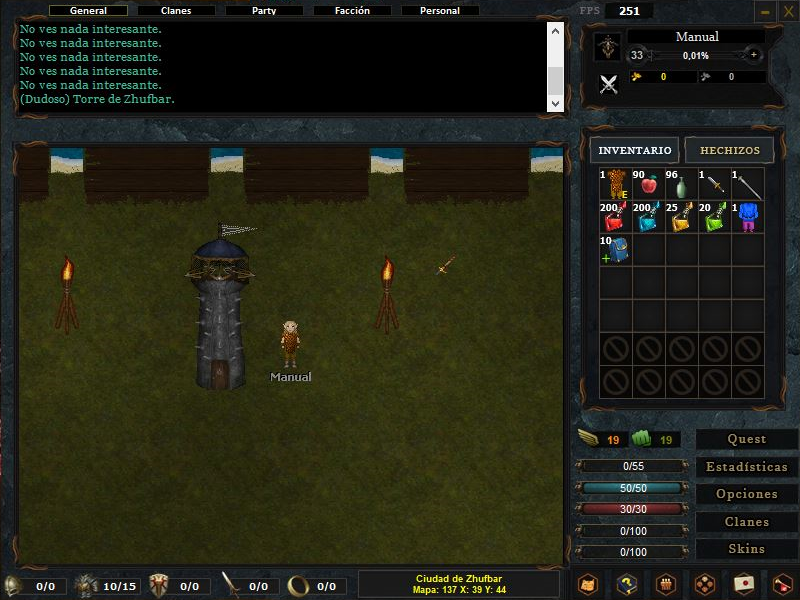Open the Opciones menu

[x=746, y=494]
